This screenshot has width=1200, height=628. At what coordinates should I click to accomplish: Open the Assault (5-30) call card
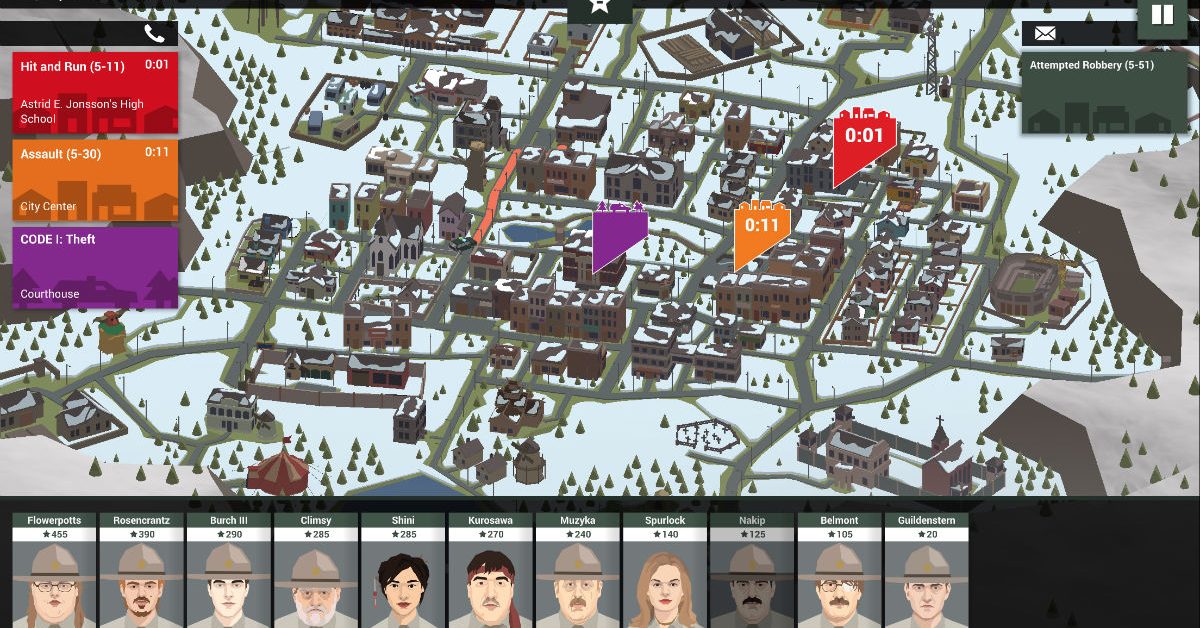(x=95, y=180)
